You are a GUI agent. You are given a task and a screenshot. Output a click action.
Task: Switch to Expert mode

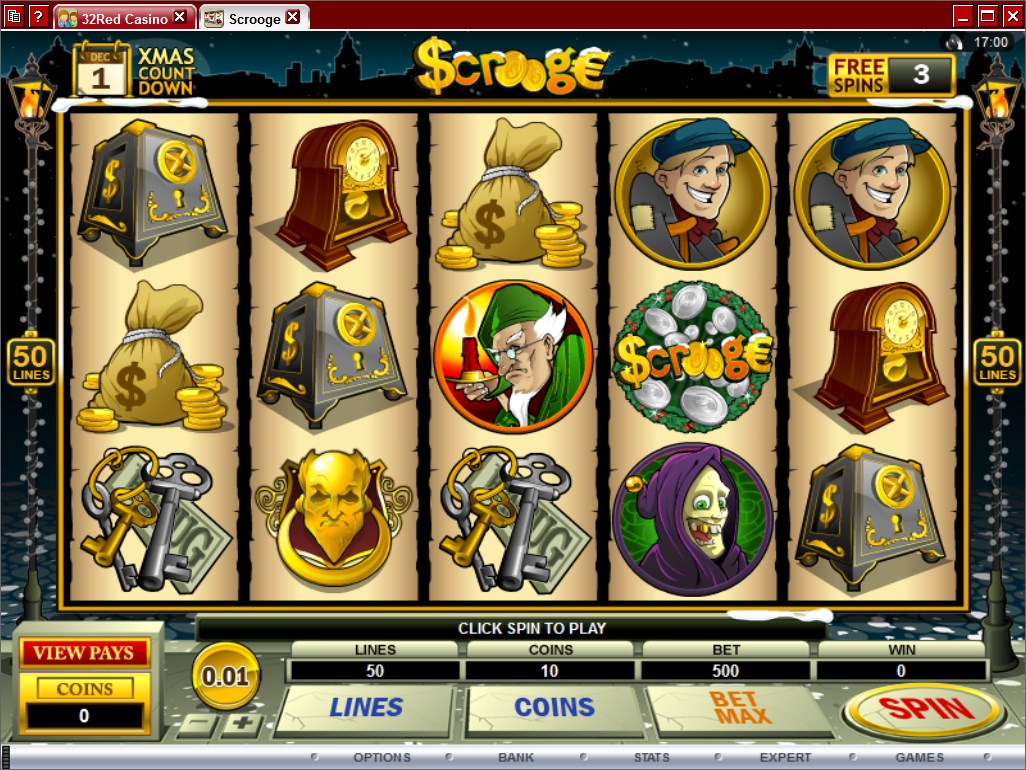pos(785,757)
